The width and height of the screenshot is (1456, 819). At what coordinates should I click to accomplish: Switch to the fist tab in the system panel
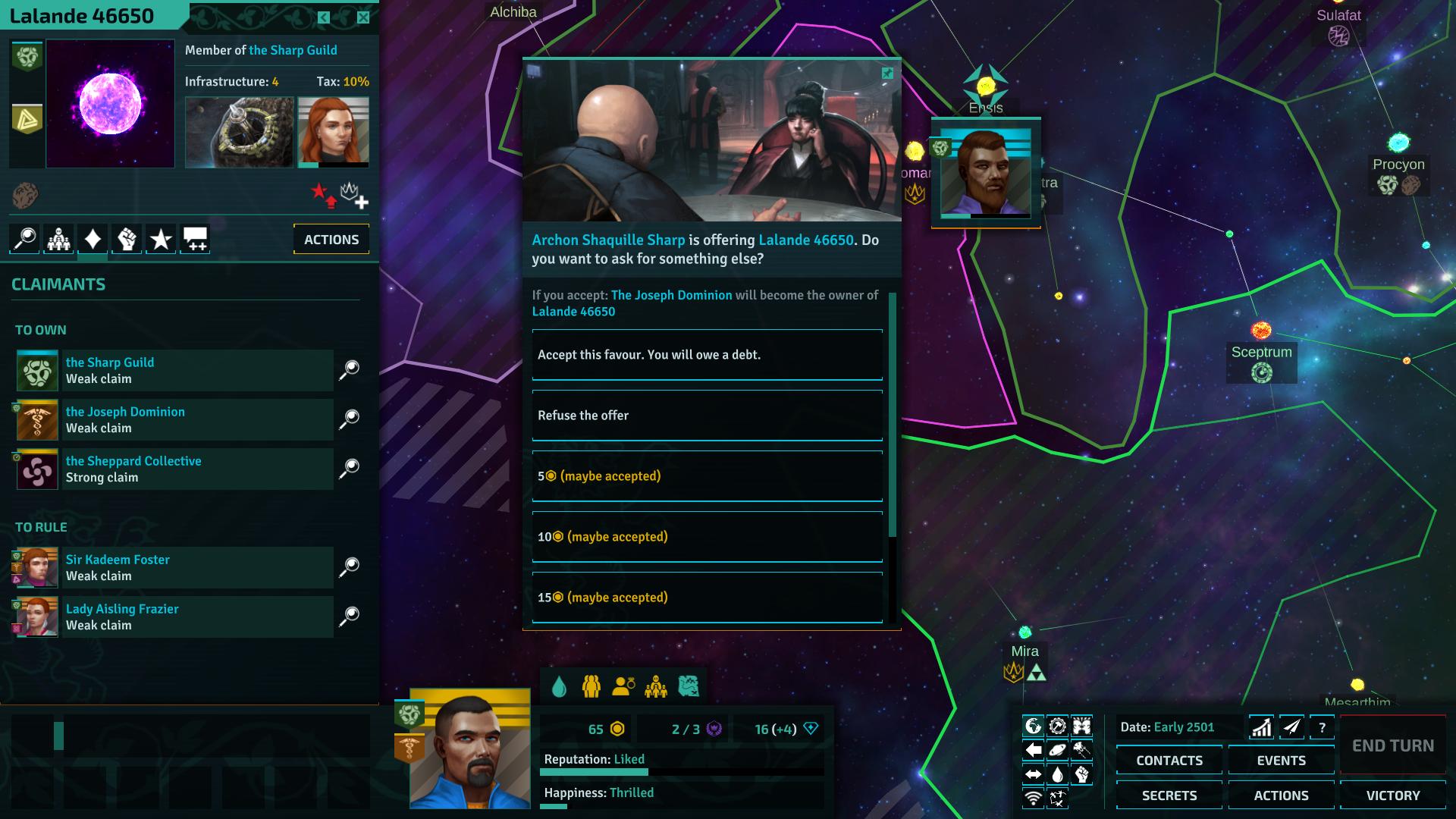[126, 239]
